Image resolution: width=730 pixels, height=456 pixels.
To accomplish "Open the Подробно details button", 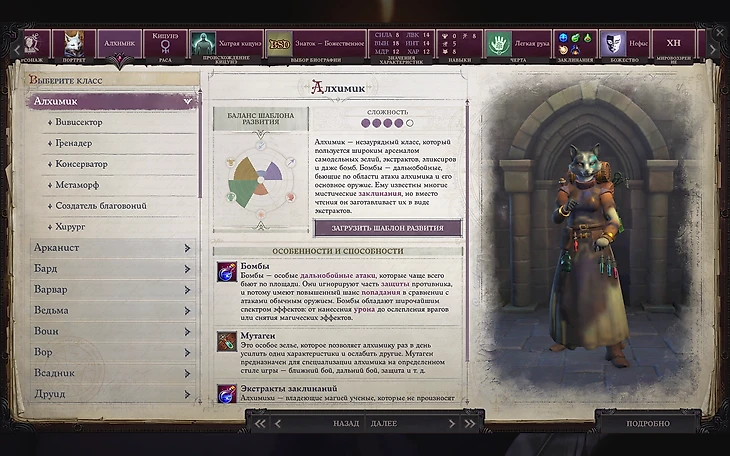I will point(647,423).
